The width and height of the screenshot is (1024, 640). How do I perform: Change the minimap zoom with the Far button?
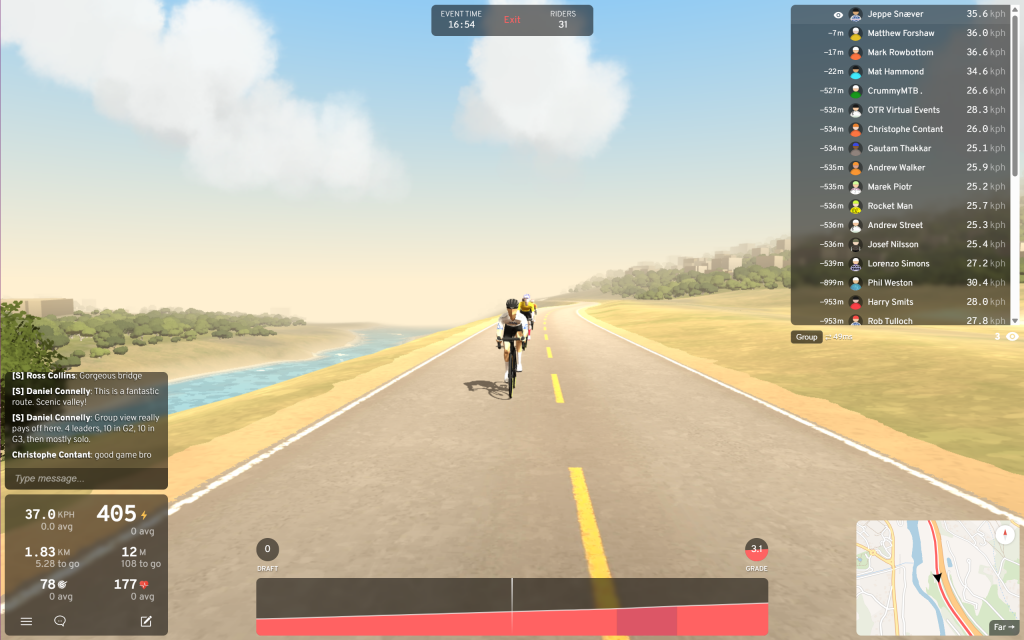[1002, 627]
